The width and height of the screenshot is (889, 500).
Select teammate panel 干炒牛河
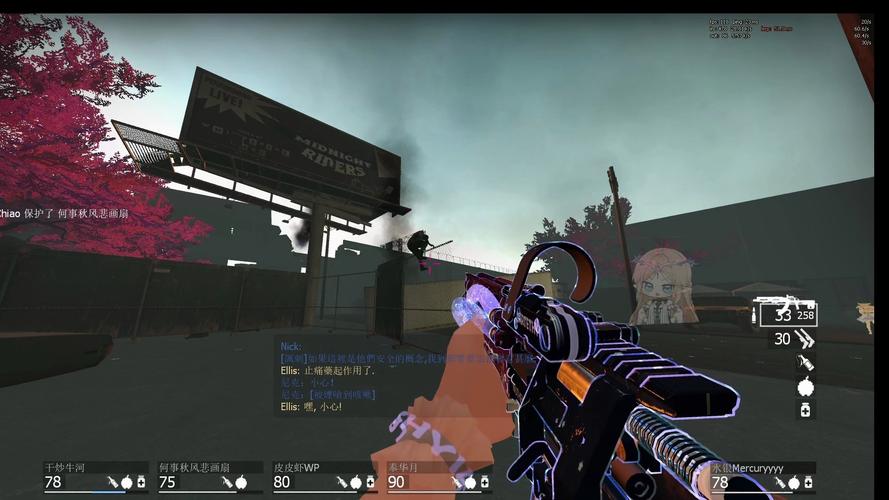pos(96,476)
